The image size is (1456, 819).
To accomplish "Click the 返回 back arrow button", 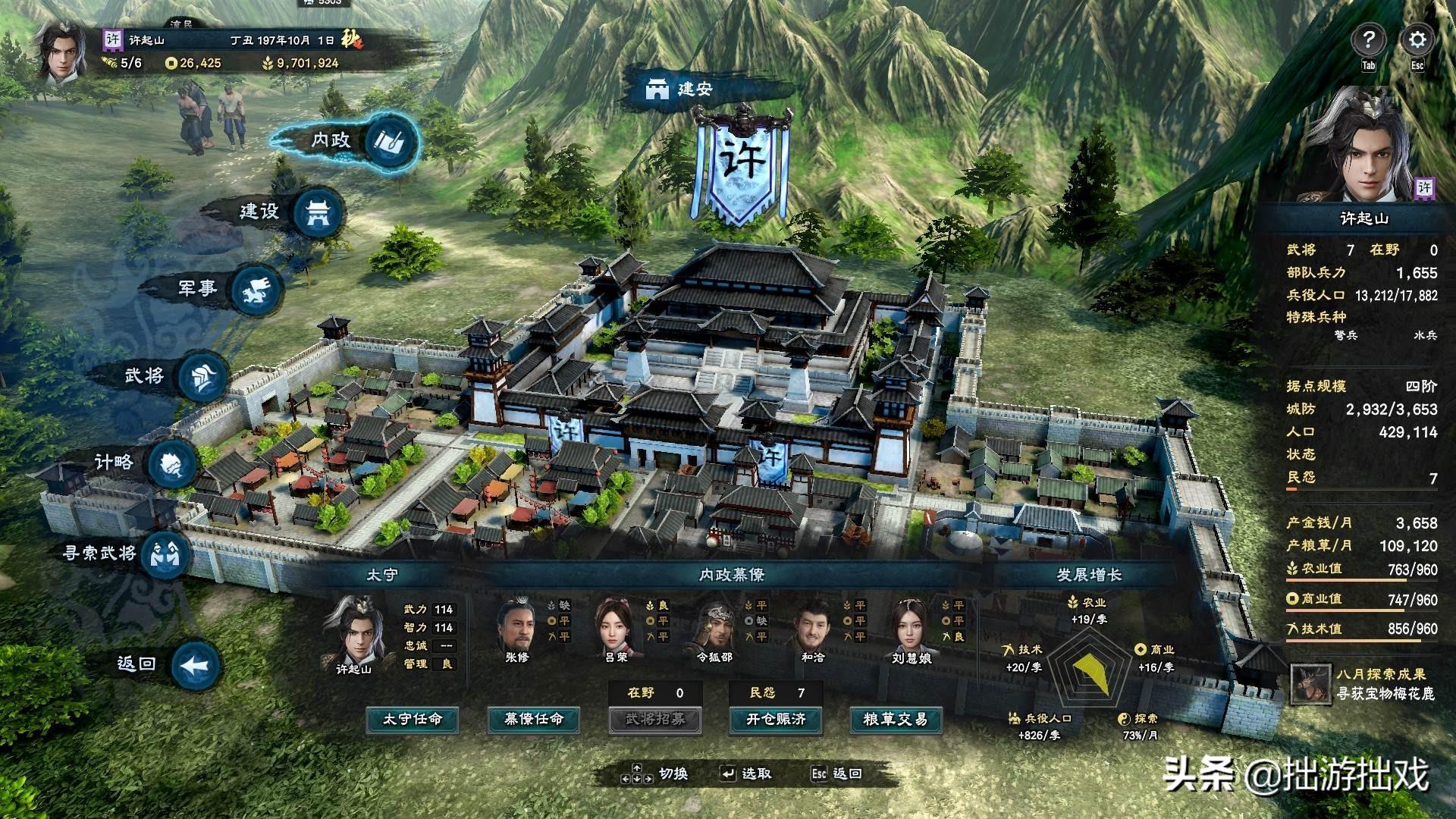I will 196,666.
